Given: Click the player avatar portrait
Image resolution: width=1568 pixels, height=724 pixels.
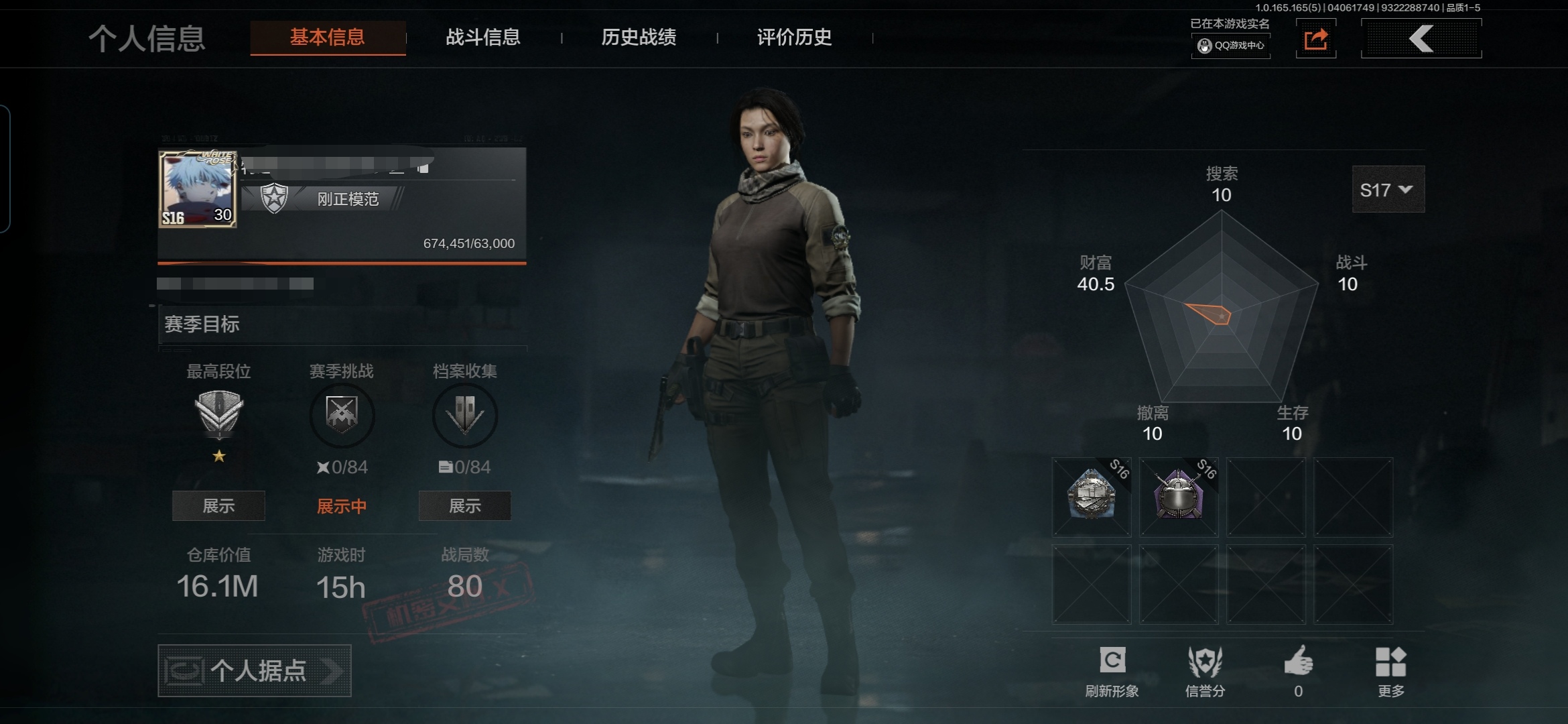Looking at the screenshot, I should [198, 189].
